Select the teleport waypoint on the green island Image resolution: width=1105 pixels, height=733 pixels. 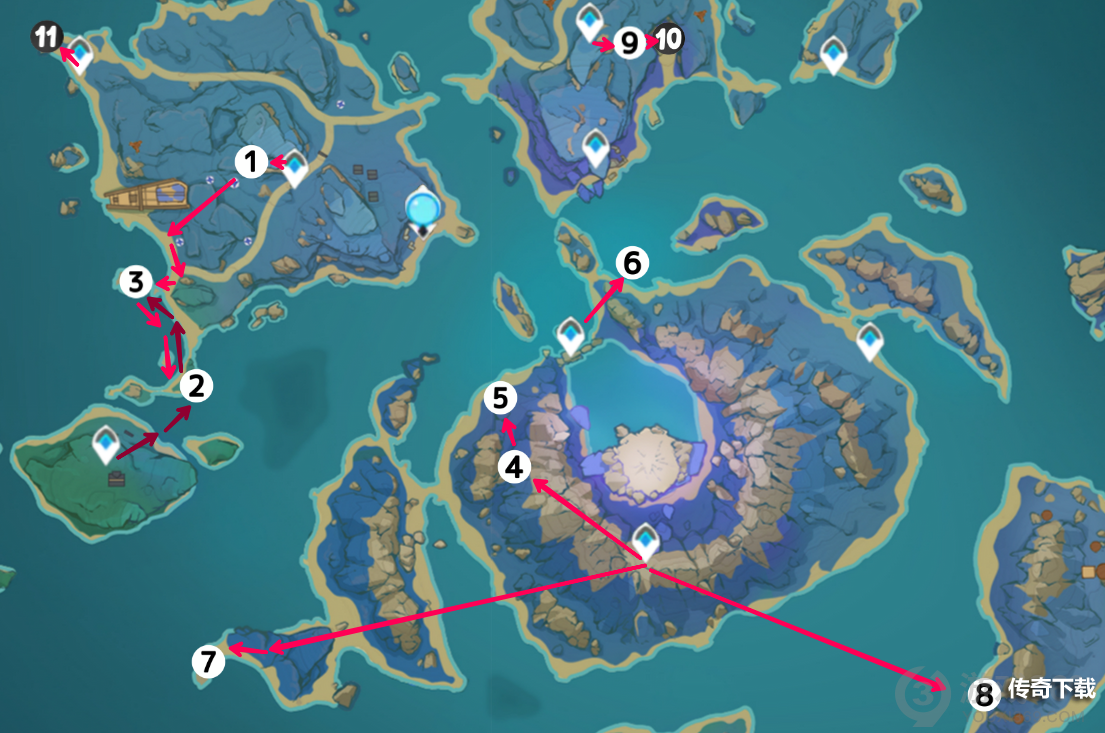click(107, 443)
